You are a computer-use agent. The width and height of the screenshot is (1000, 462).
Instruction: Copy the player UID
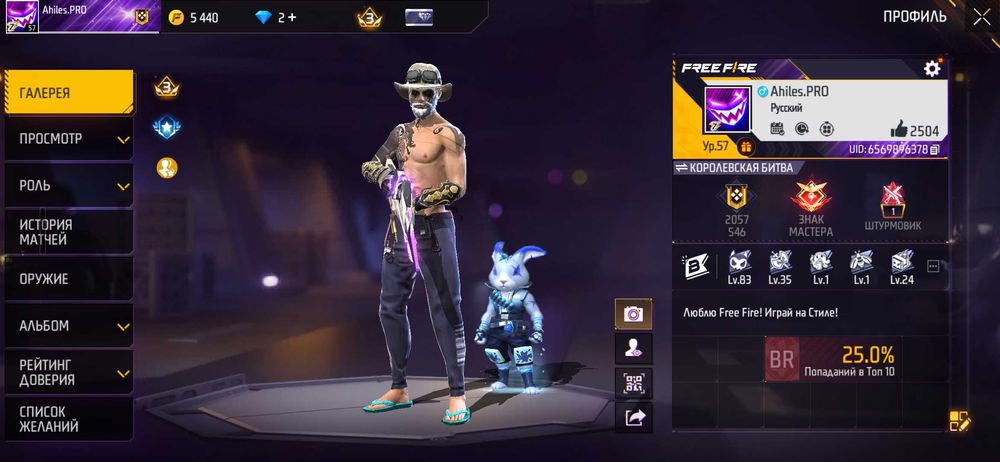(934, 150)
